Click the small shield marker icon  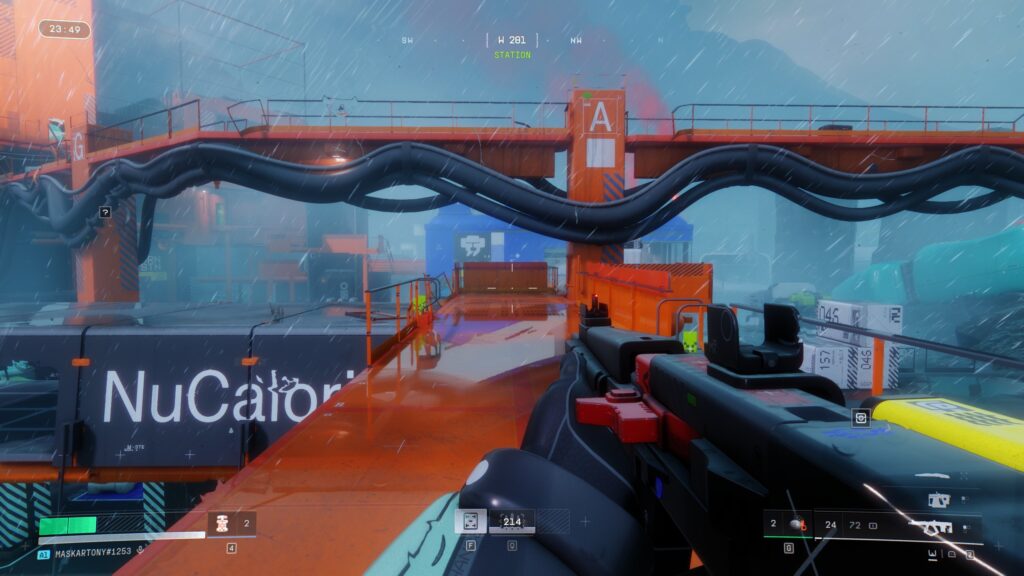859,418
